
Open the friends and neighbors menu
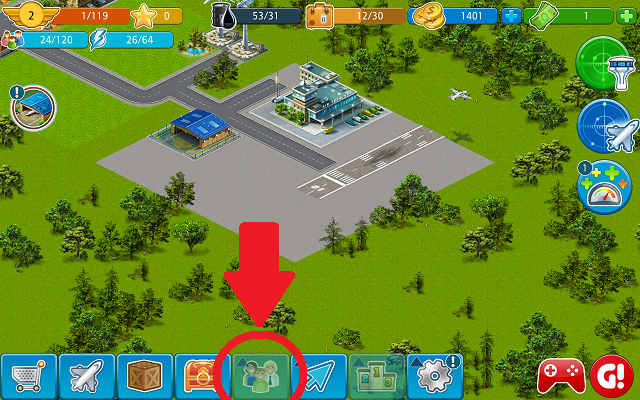click(x=261, y=377)
